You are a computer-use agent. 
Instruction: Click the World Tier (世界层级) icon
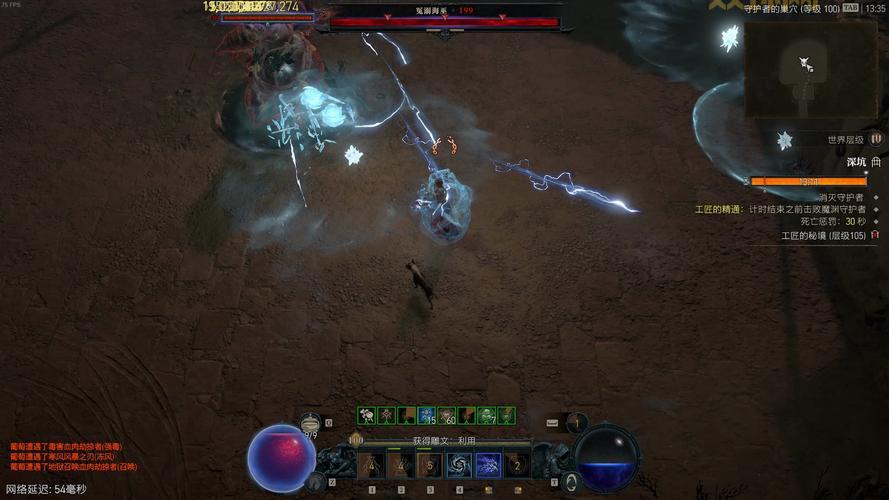[x=876, y=140]
